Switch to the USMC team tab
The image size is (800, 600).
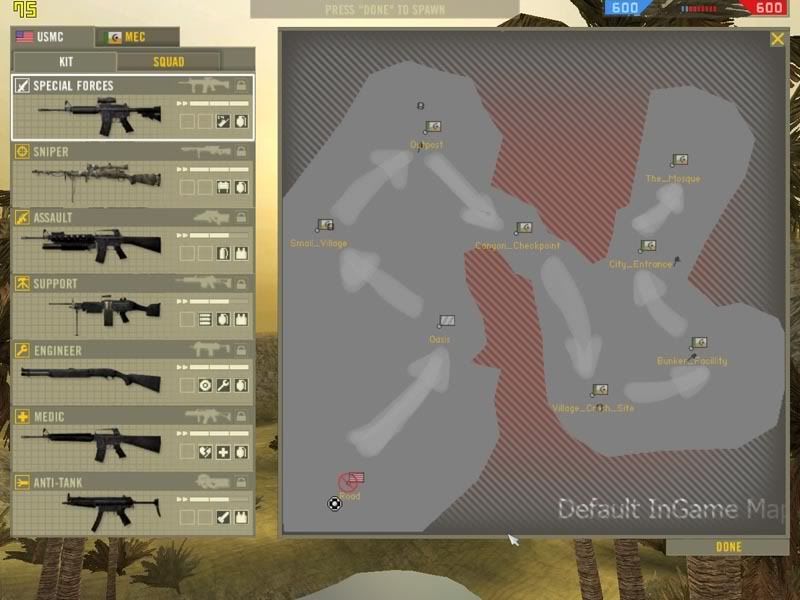[52, 37]
